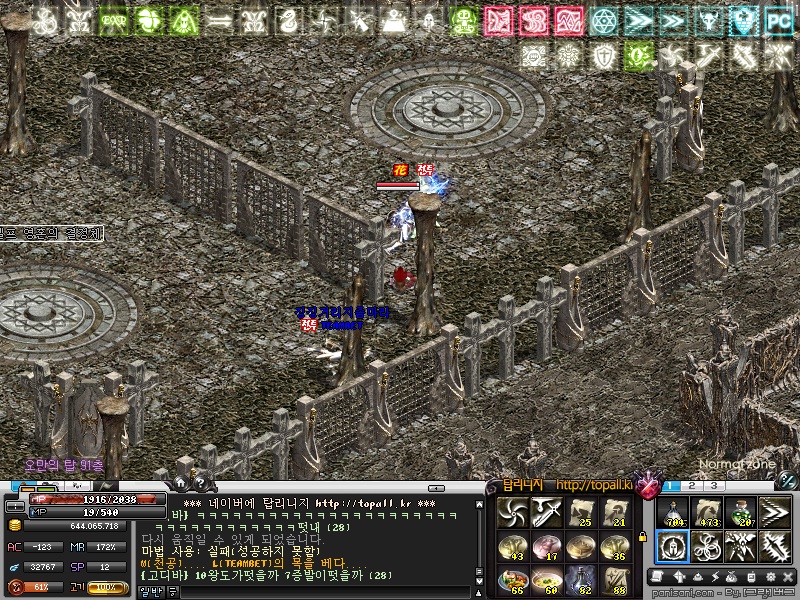Open the question mark help button

tap(199, 485)
